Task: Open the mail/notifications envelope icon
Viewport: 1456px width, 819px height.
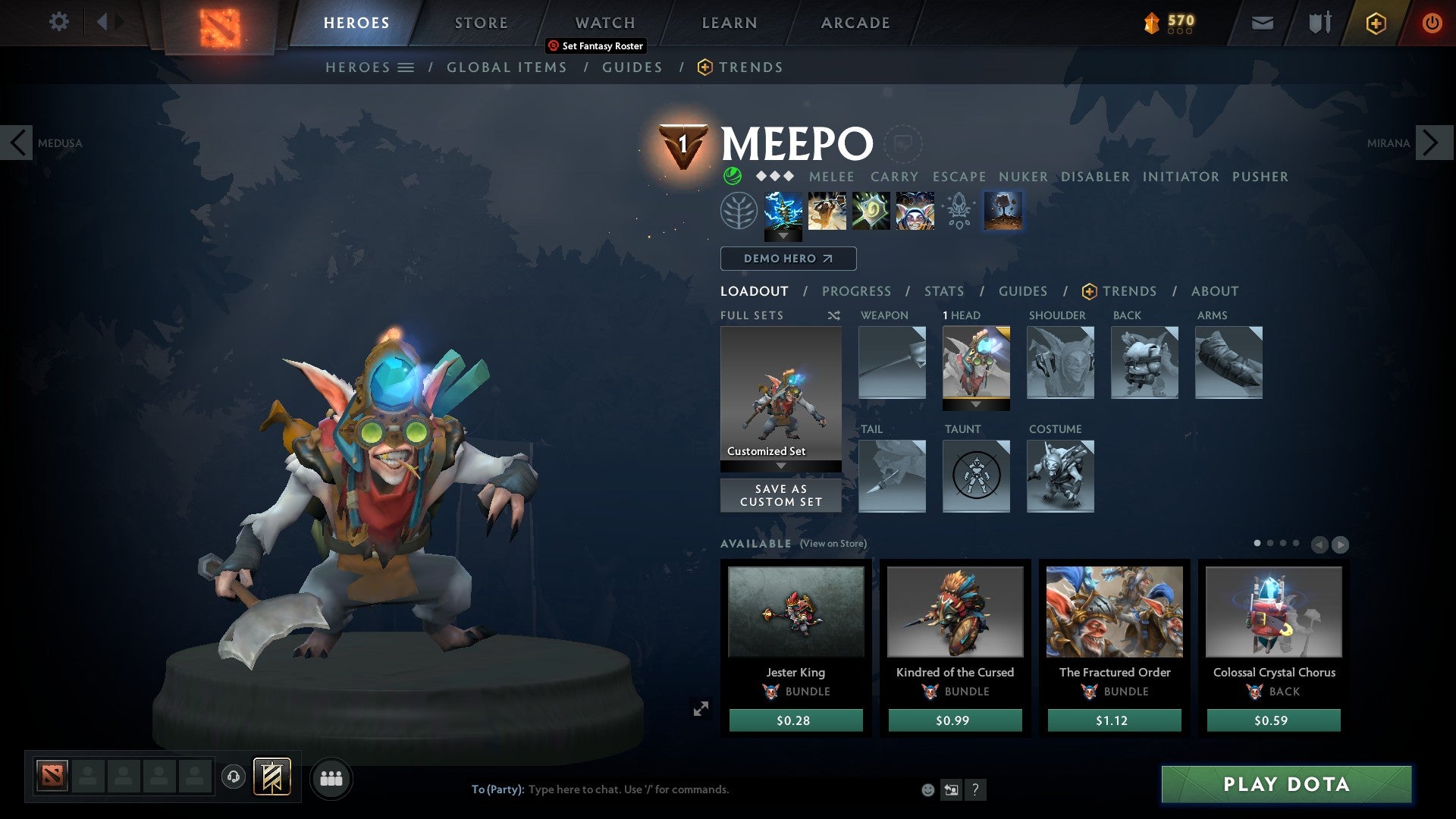Action: tap(1262, 23)
